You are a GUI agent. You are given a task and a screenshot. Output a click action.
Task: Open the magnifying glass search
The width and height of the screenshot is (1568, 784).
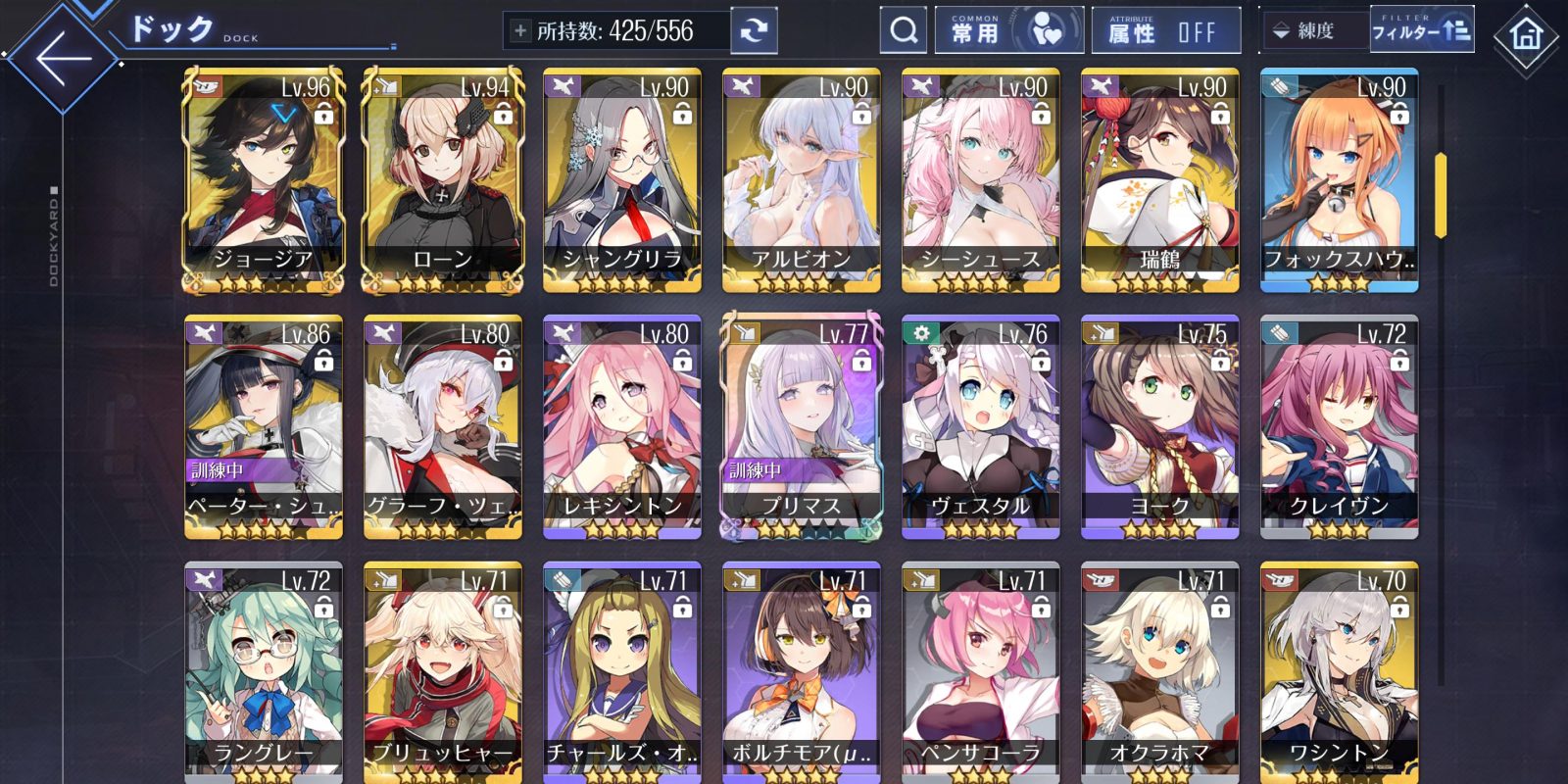[903, 31]
